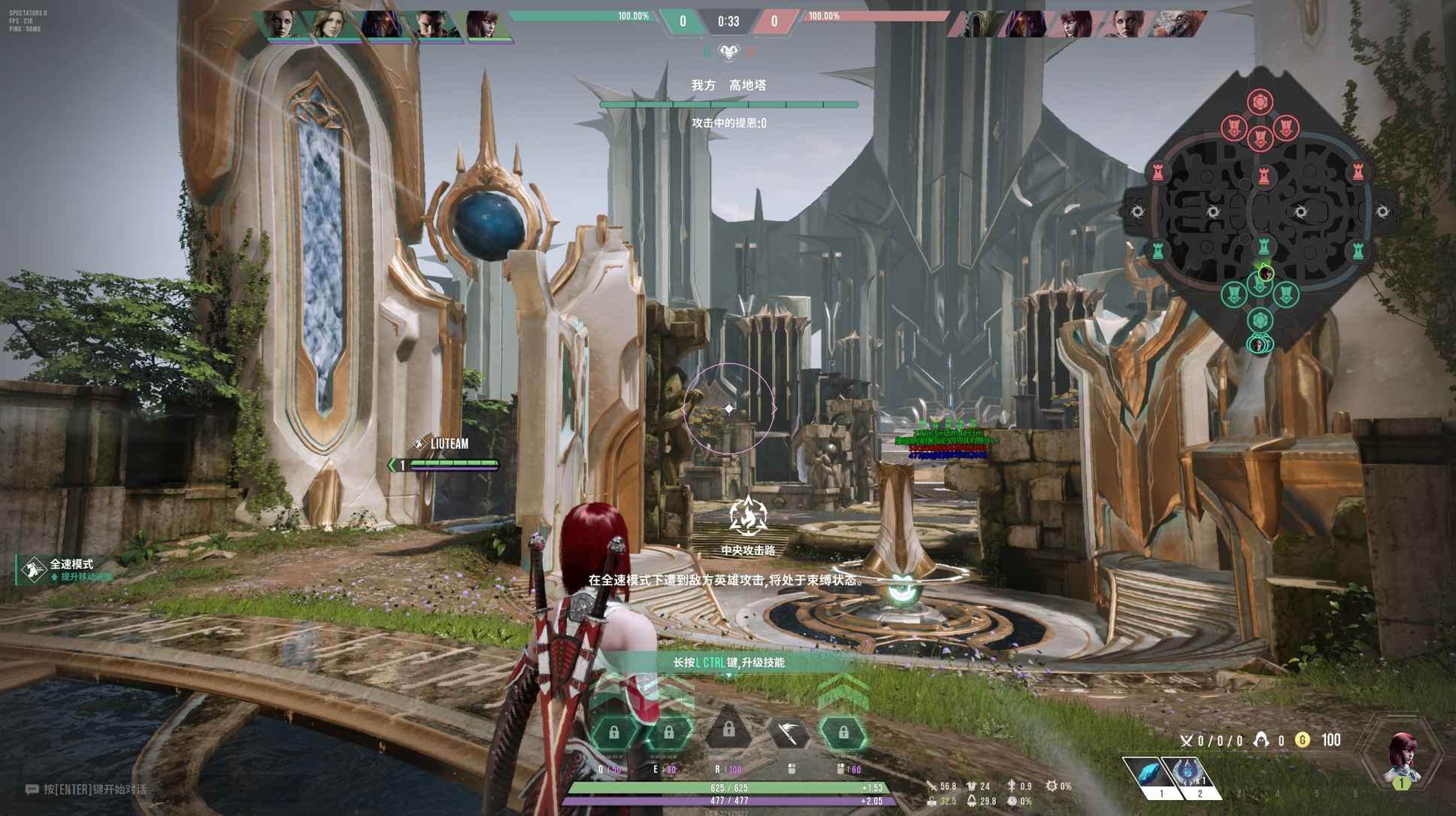Click the 中央攻击路 lane marker icon
Viewport: 1456px width, 816px height.
[748, 517]
